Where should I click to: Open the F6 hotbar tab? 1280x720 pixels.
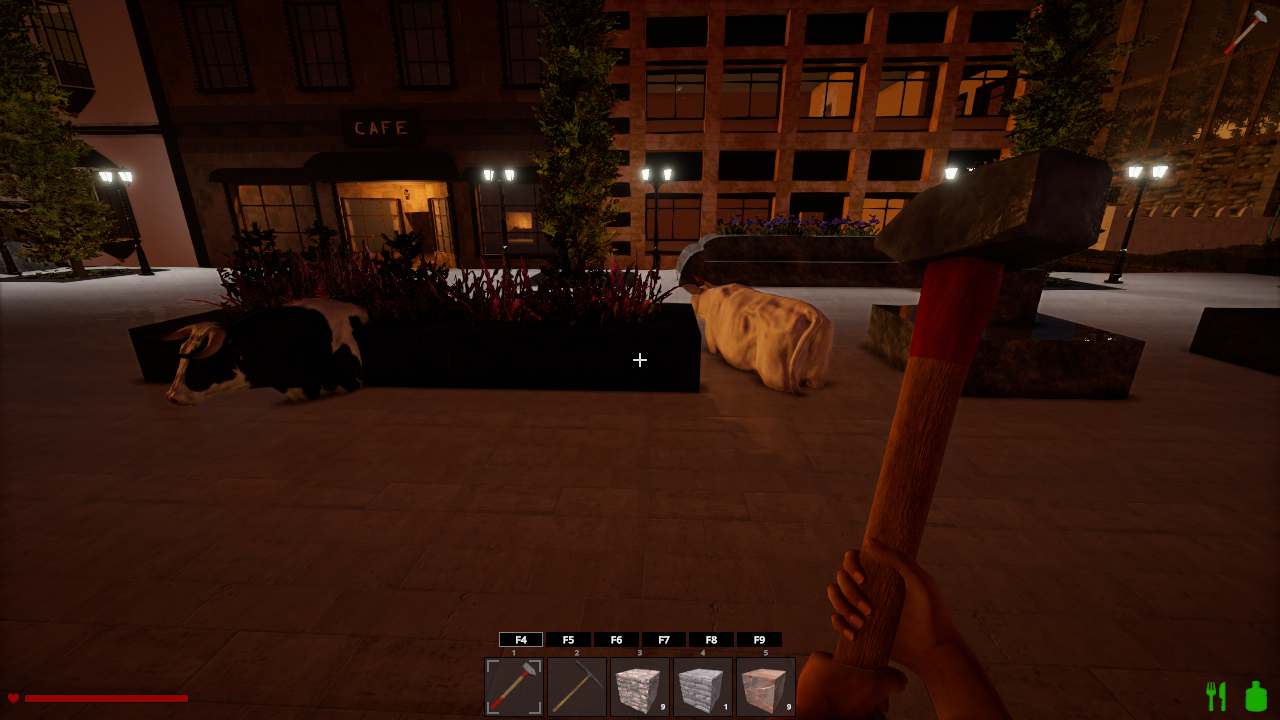coord(616,640)
